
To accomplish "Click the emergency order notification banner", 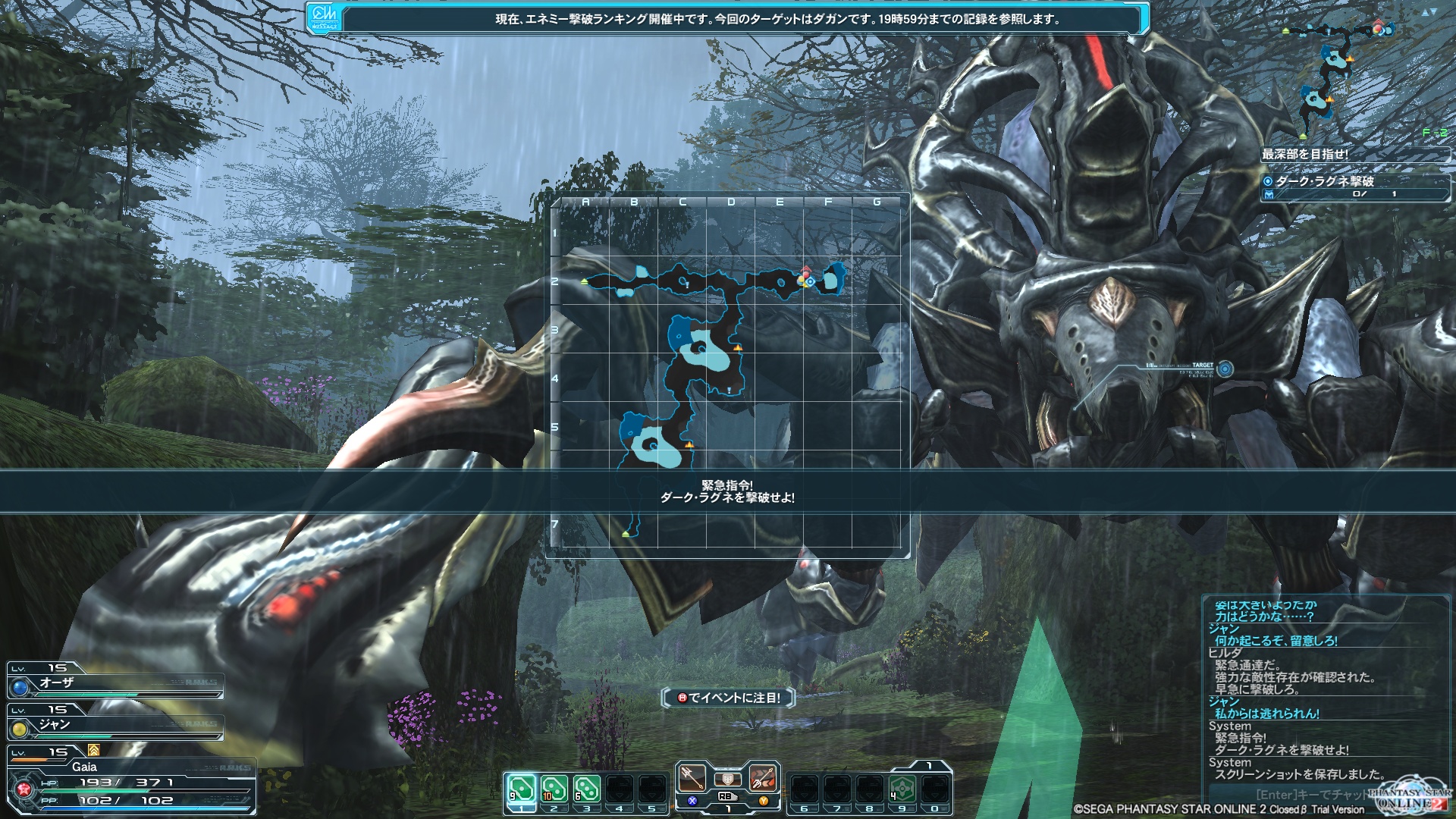I will point(728,491).
